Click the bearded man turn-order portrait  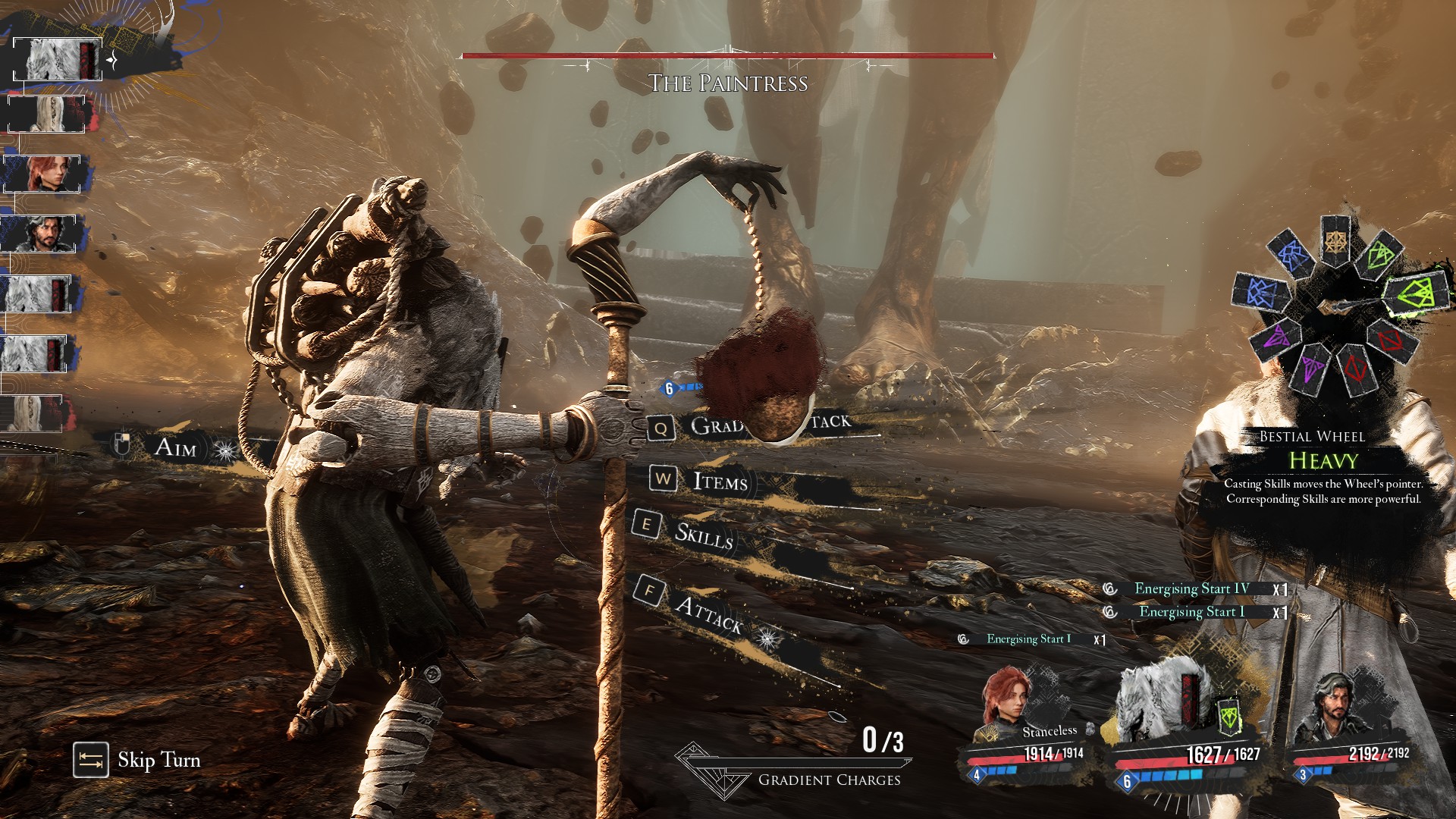pos(42,234)
